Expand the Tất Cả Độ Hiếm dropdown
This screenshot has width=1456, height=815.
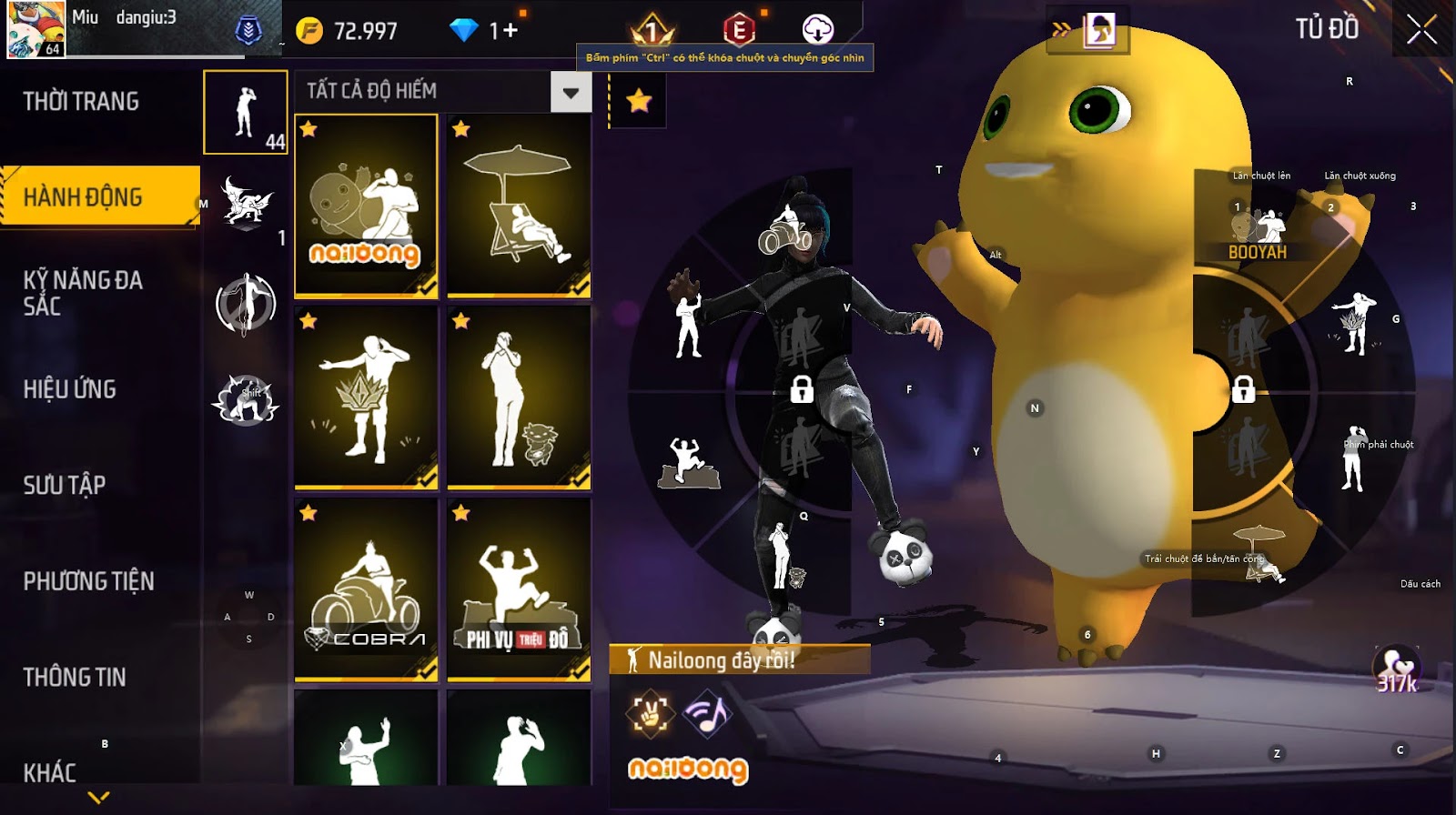point(571,92)
